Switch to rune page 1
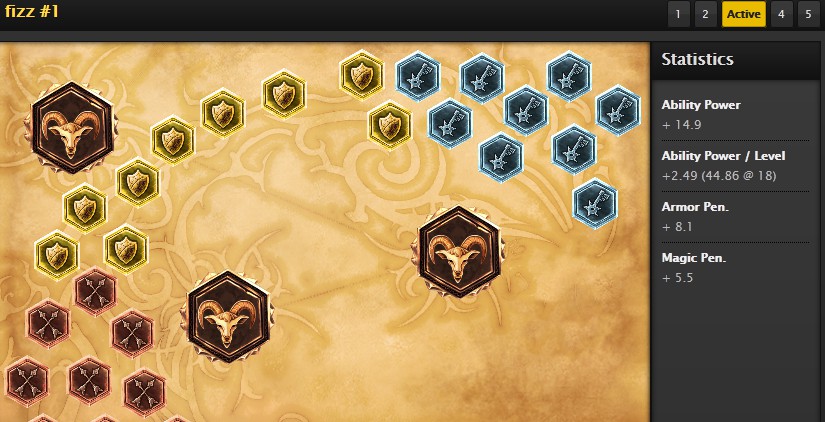The image size is (825, 422). (x=678, y=14)
